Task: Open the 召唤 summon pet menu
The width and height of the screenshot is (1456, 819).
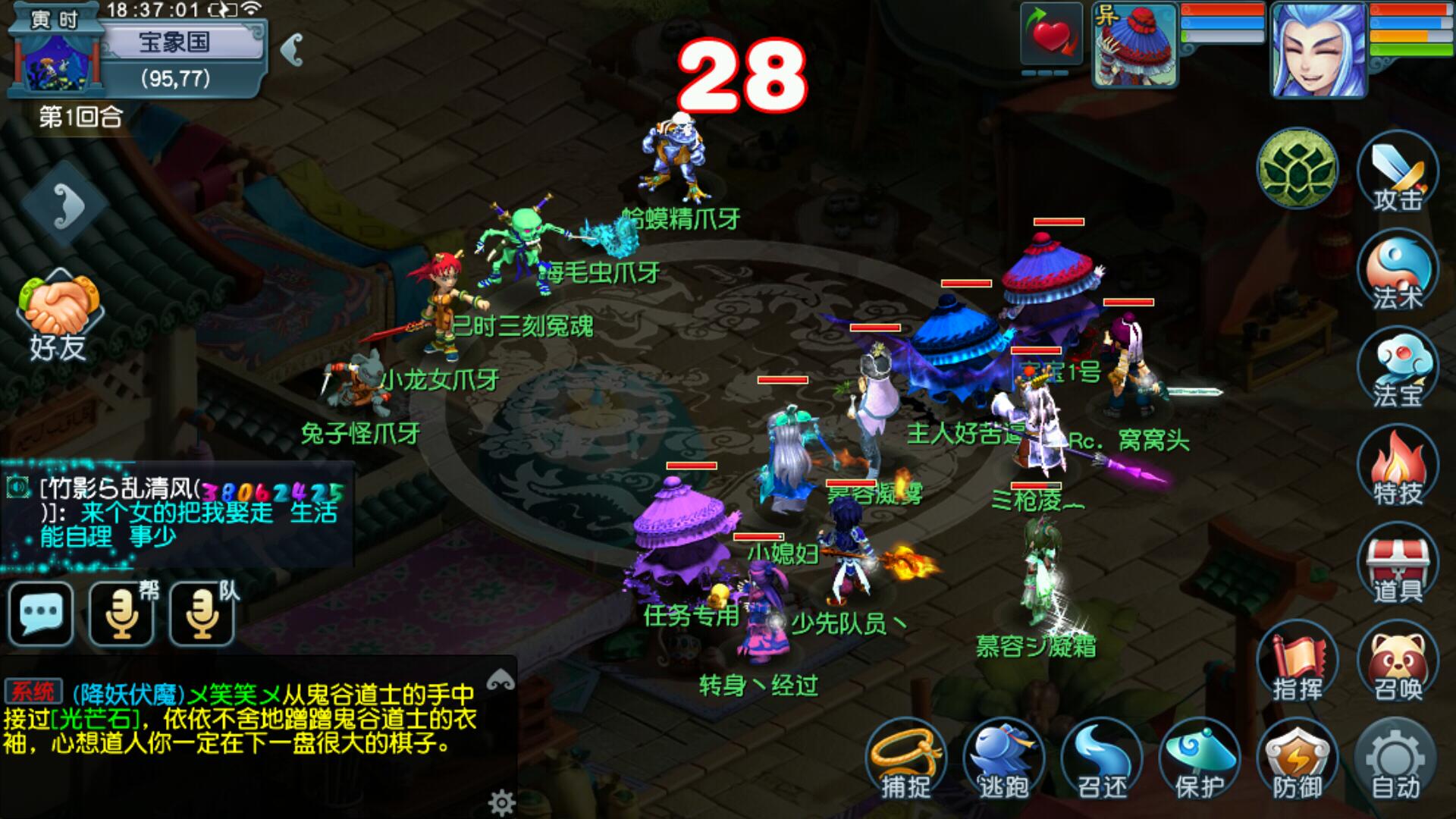Action: pos(1397,663)
